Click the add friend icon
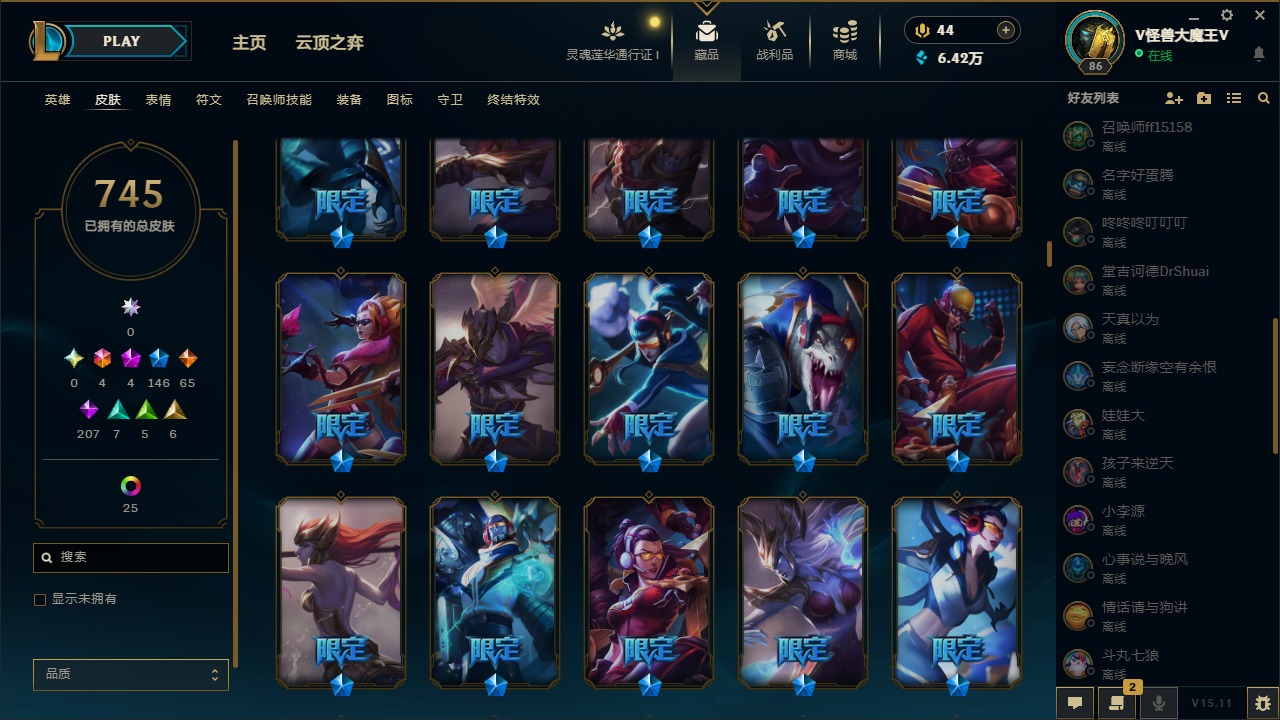 pos(1174,98)
